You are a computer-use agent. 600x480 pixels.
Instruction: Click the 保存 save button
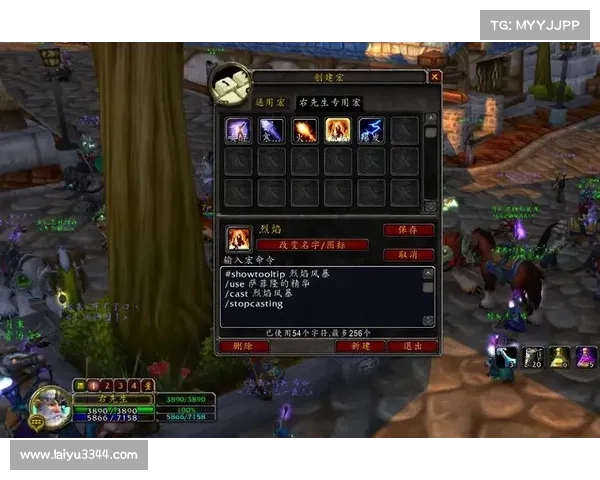pyautogui.click(x=408, y=230)
